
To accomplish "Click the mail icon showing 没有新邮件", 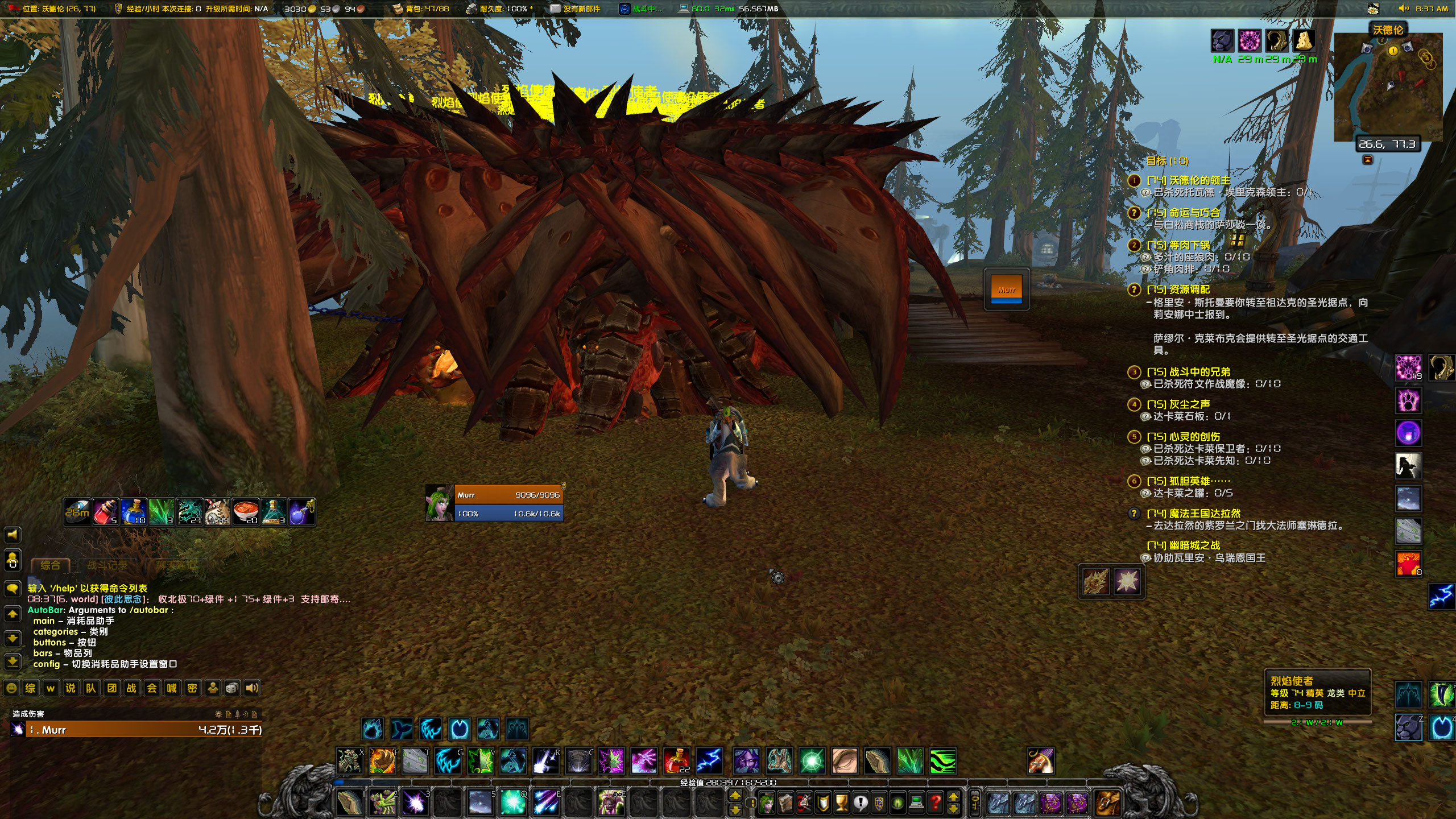I will click(555, 9).
